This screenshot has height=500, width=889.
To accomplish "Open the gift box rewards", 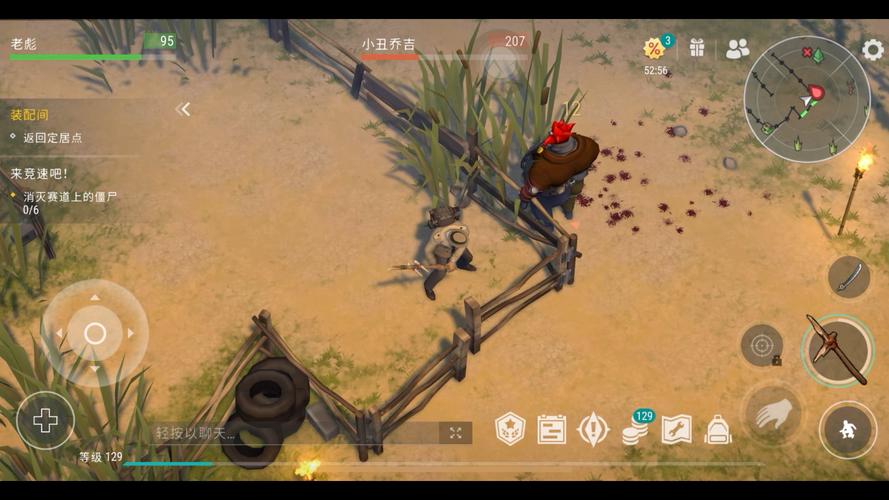I will (x=697, y=47).
